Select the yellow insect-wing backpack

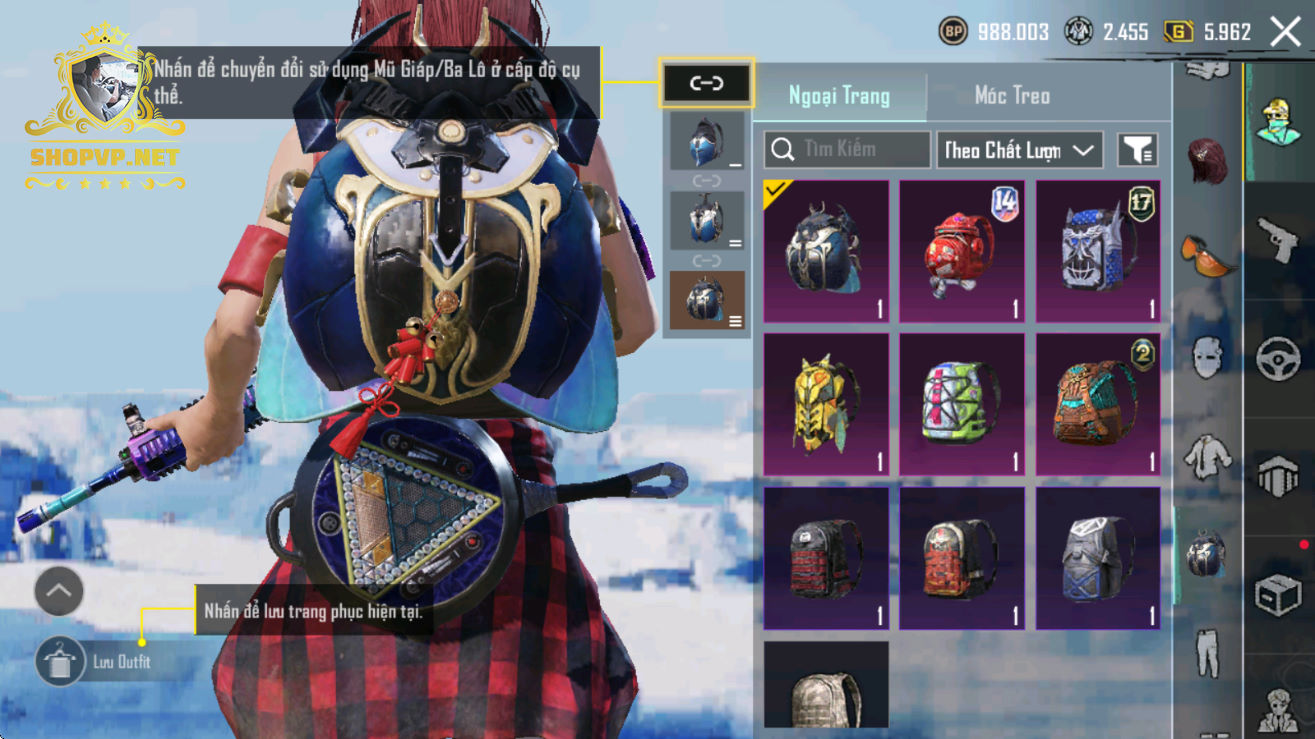click(x=826, y=405)
